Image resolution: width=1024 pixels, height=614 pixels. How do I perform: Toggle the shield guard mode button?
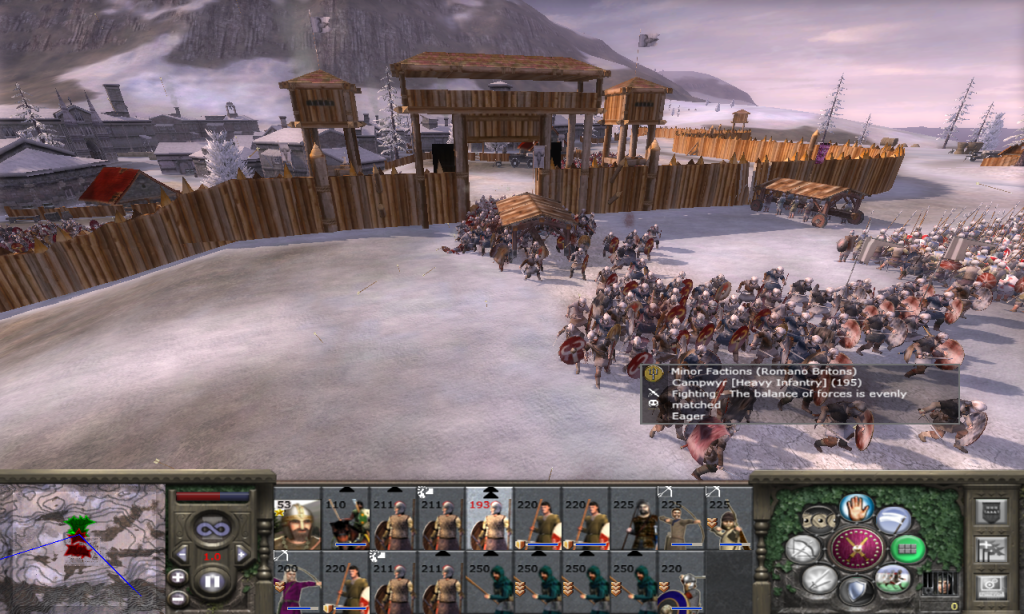coord(857,590)
